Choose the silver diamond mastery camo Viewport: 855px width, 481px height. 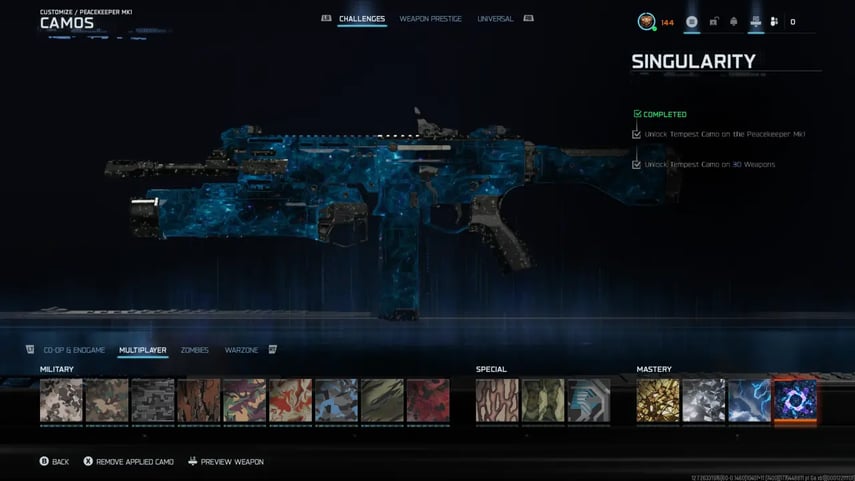coord(704,400)
